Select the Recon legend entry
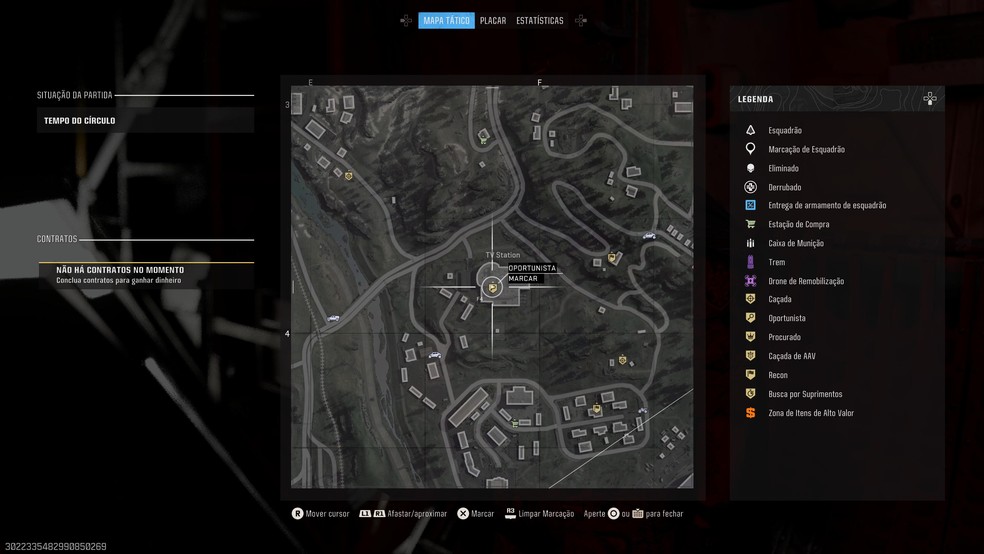Image resolution: width=984 pixels, height=554 pixels. pyautogui.click(x=777, y=375)
